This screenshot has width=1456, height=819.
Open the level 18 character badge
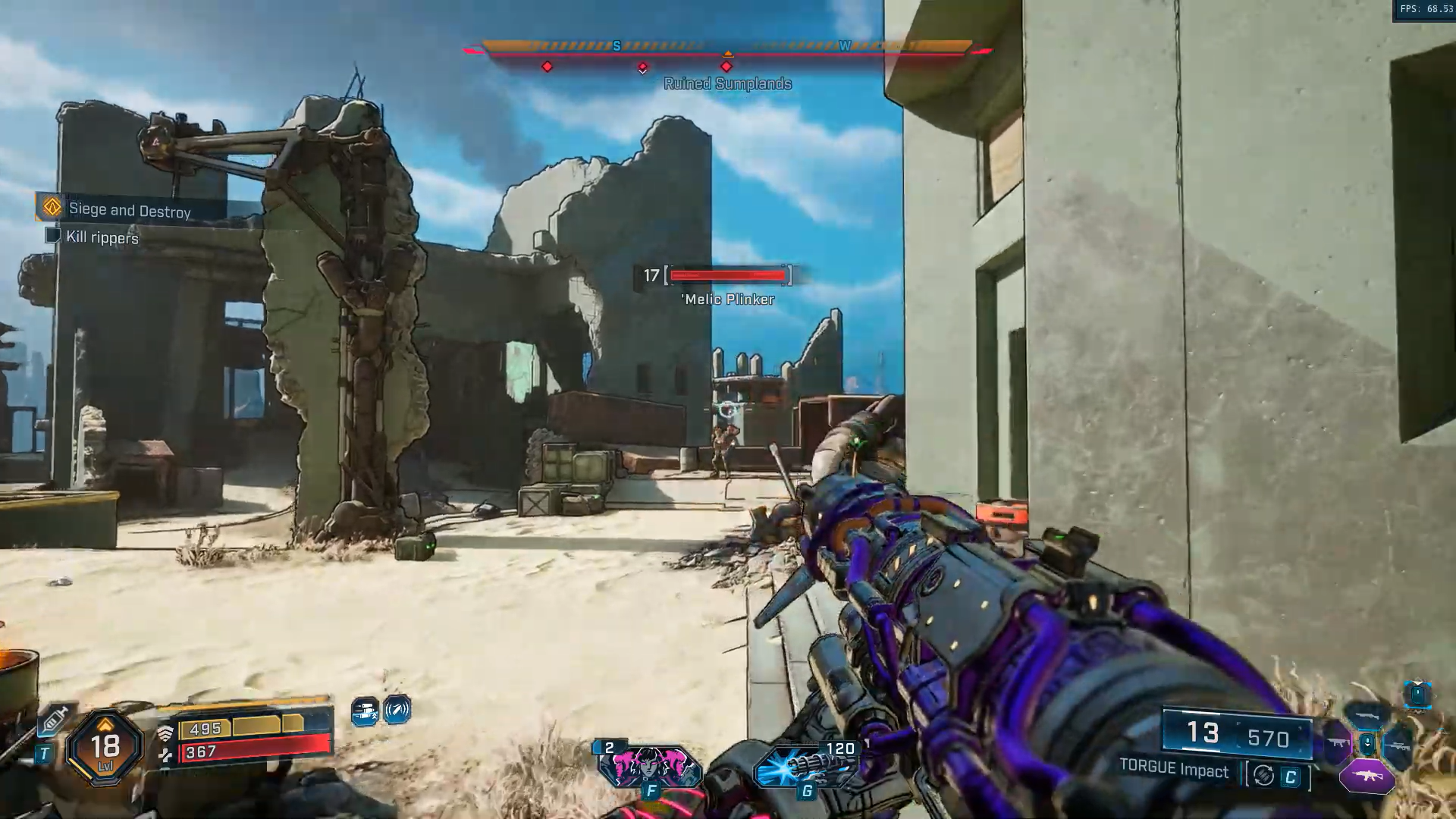(x=105, y=747)
